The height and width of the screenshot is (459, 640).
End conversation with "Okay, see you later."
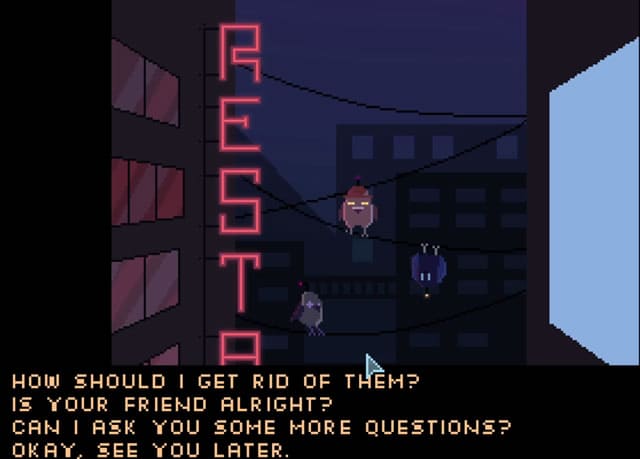[149, 449]
